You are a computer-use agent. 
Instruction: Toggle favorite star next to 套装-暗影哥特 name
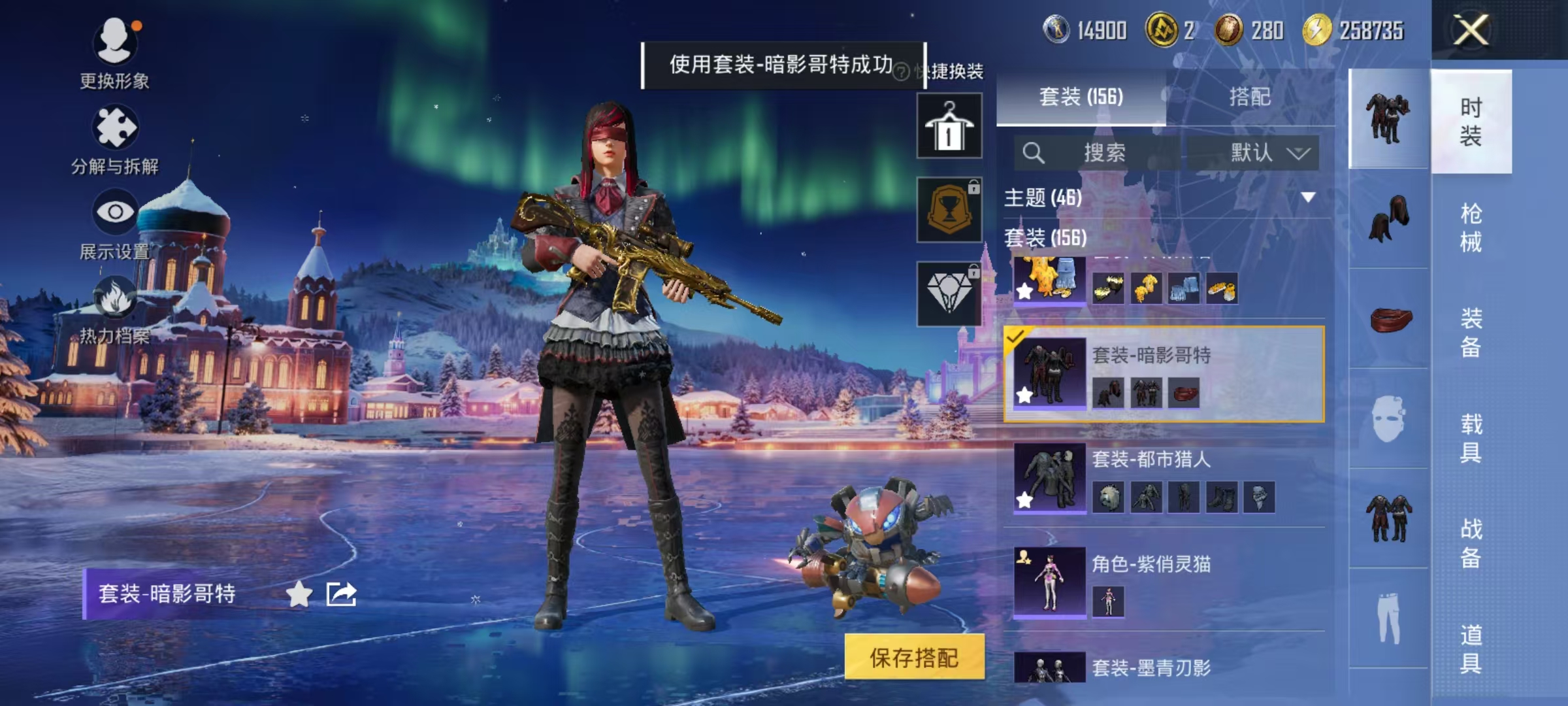[299, 595]
